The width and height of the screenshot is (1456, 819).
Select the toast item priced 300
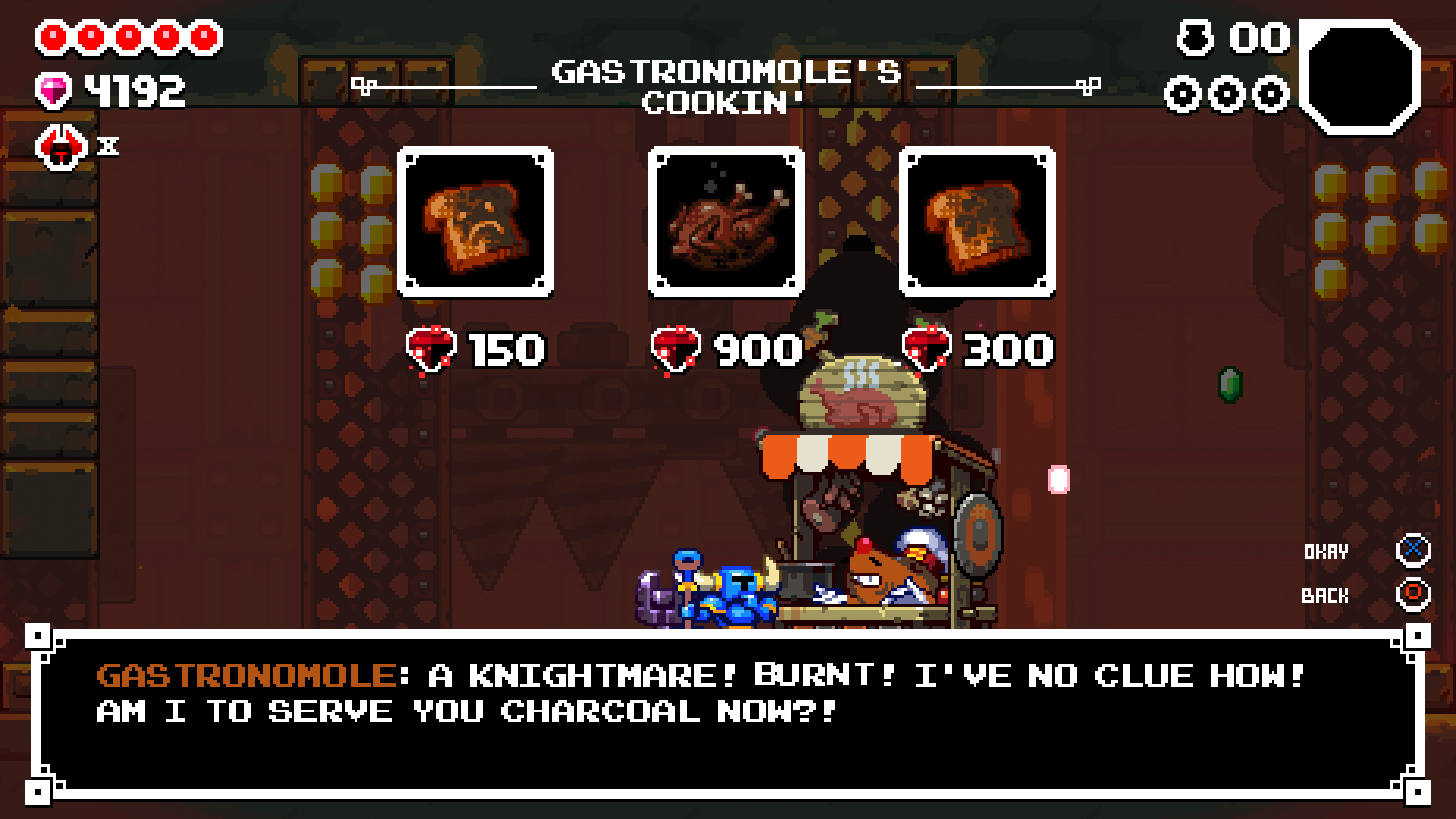pyautogui.click(x=978, y=220)
